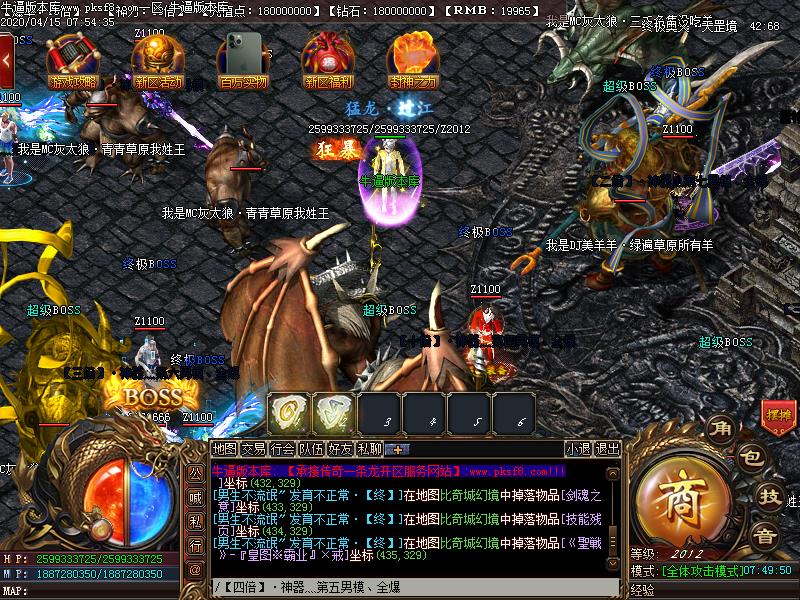800x600 pixels.
Task: Open the 队伍 team button
Action: coord(312,449)
